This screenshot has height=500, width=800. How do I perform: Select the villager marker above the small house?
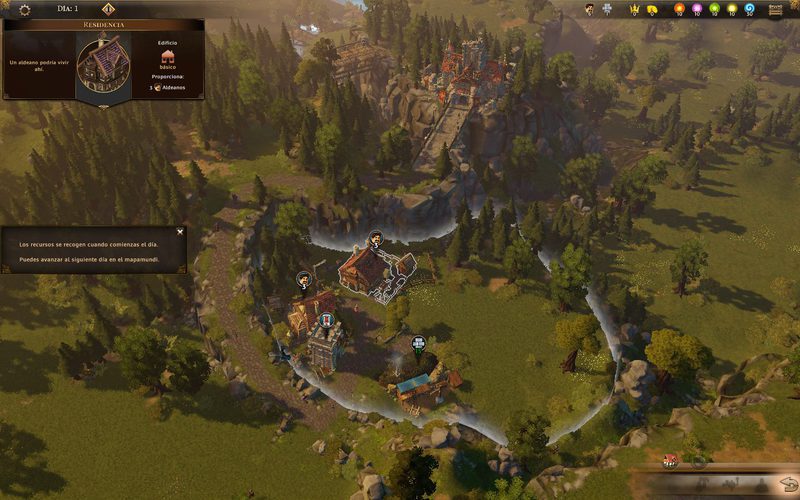coord(304,279)
